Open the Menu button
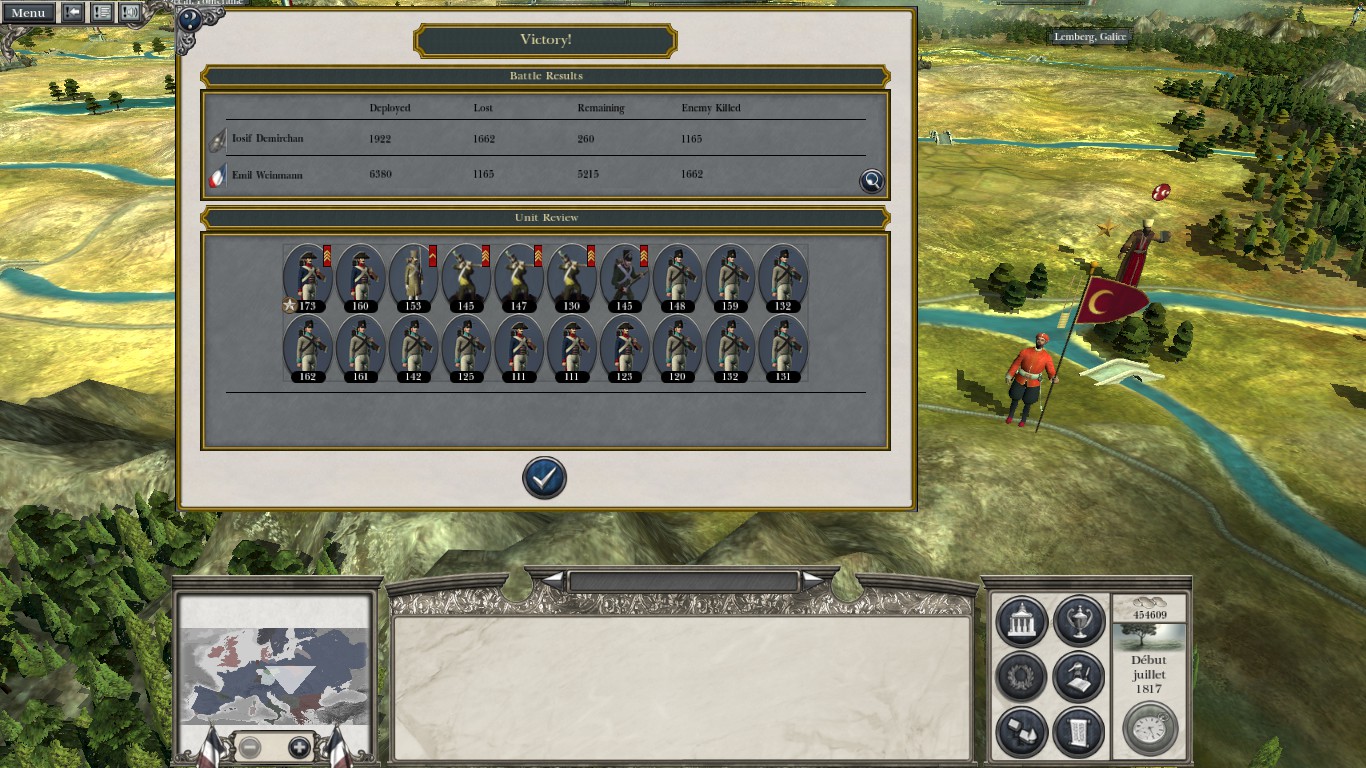 pos(27,13)
